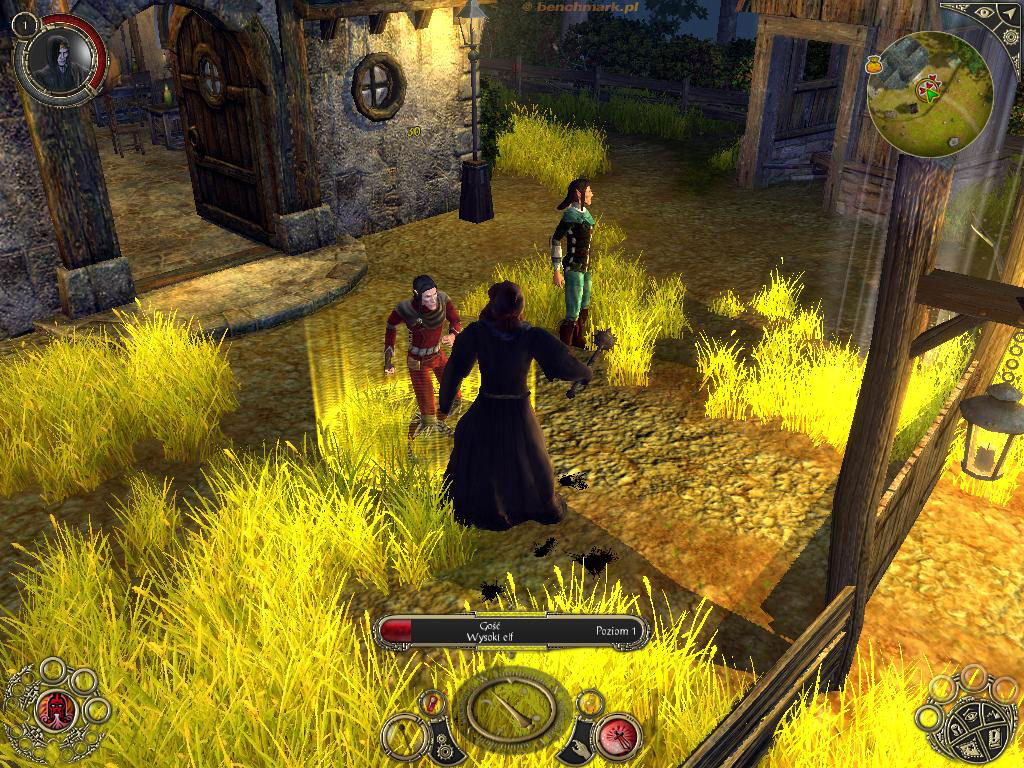Open the circular minimap

click(x=929, y=93)
